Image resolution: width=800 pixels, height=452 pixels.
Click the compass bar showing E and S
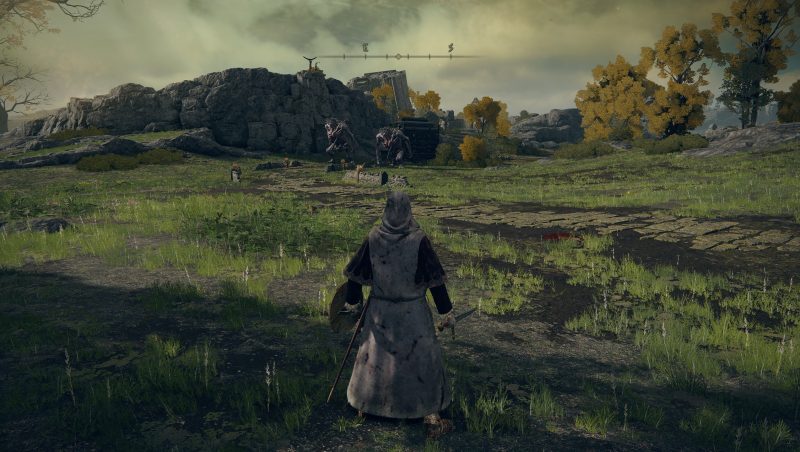pos(398,55)
